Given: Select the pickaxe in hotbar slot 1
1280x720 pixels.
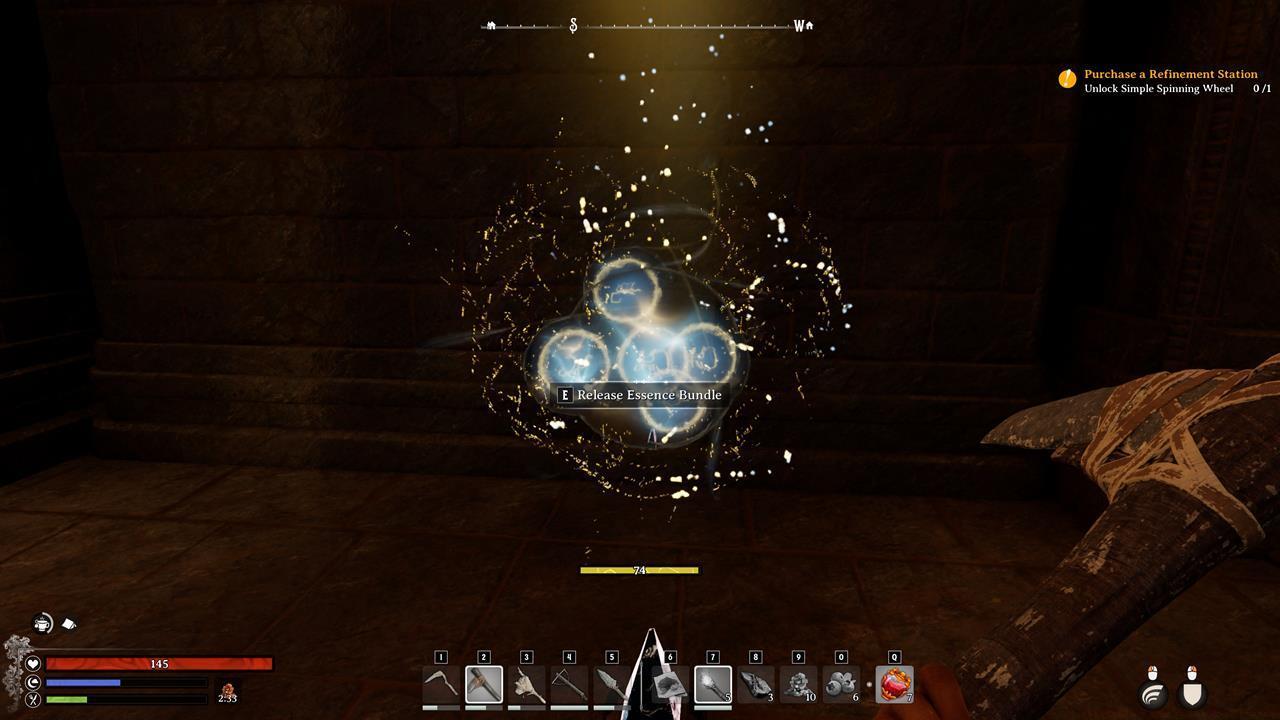Looking at the screenshot, I should click(x=441, y=685).
